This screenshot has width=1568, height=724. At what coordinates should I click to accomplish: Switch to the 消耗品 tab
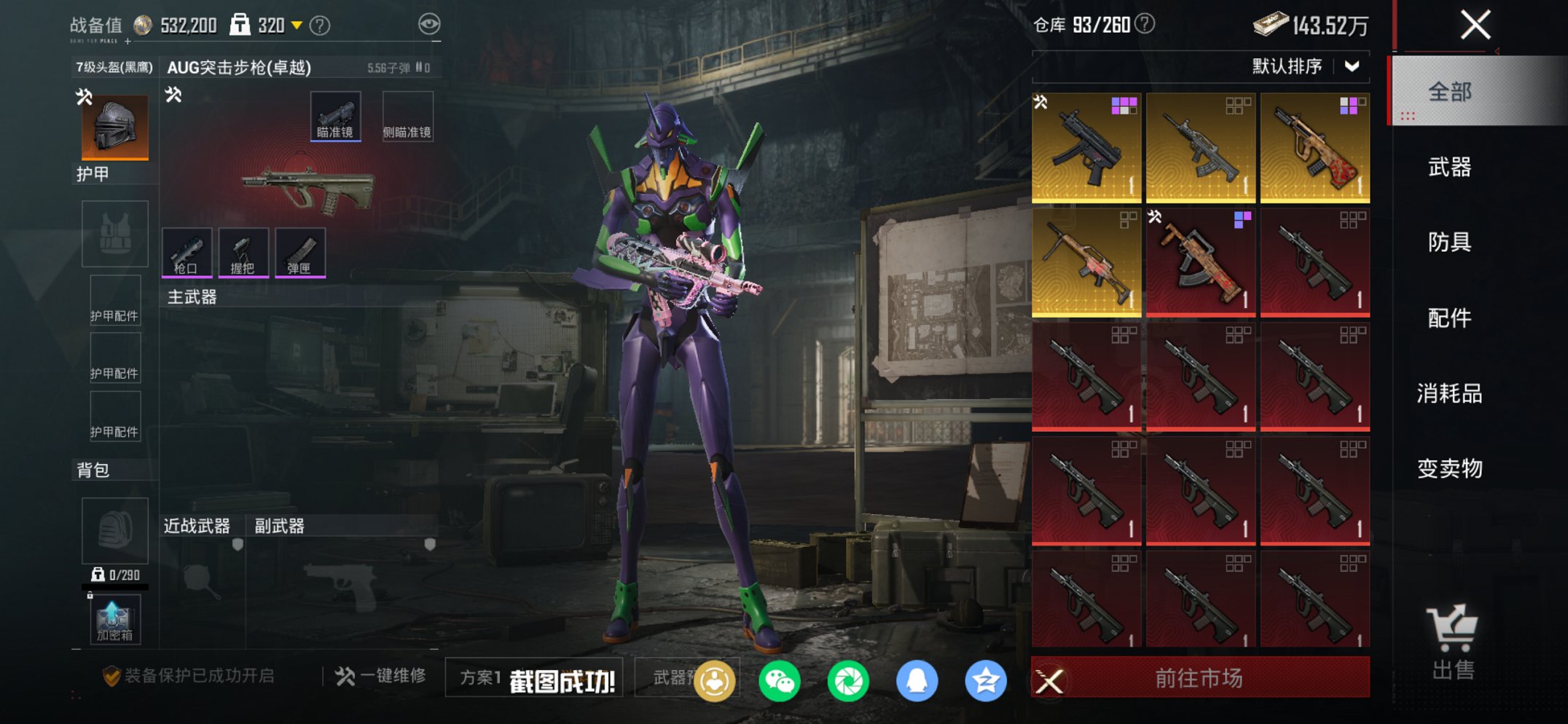(x=1450, y=393)
